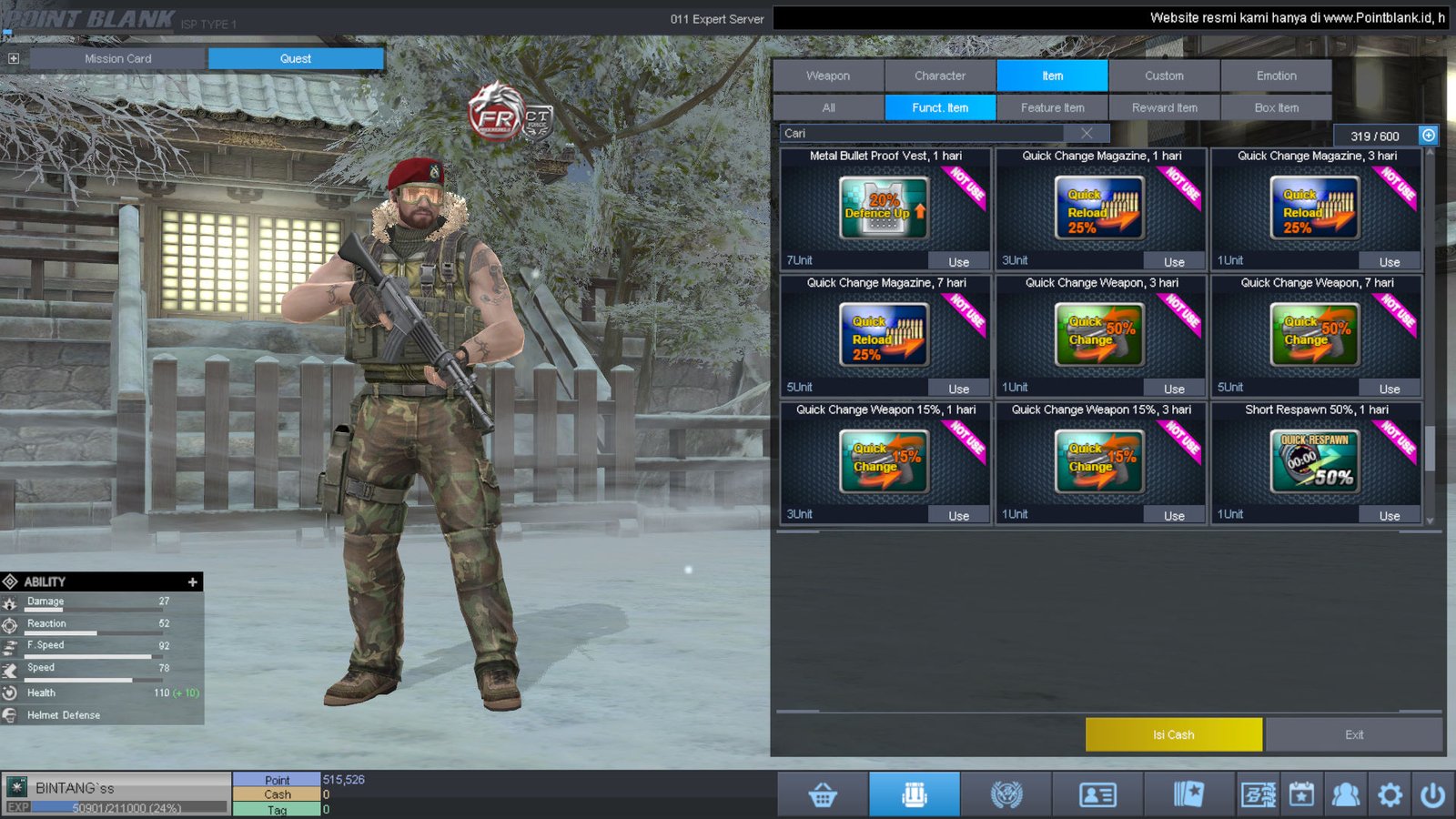
Task: Open the settings gear icon
Action: coord(1390,794)
